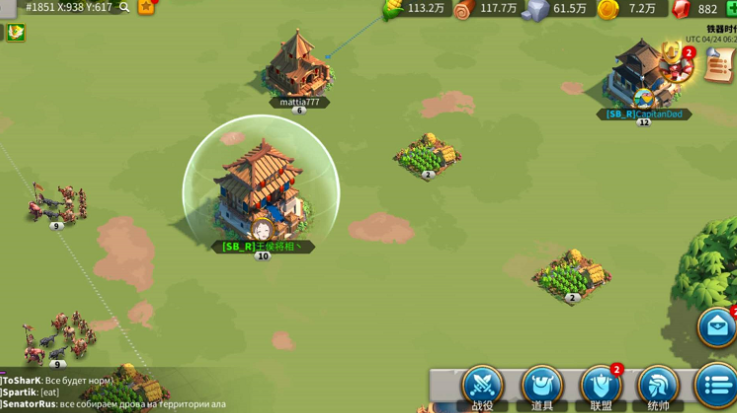737x413 pixels.
Task: Open the mail envelope icon
Action: pyautogui.click(x=717, y=326)
